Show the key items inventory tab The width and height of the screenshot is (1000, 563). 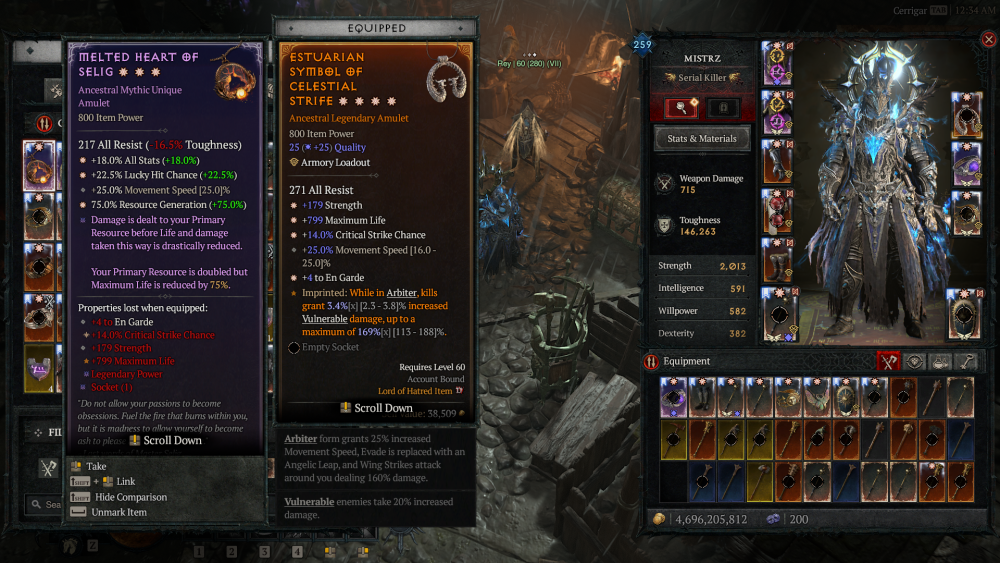966,362
